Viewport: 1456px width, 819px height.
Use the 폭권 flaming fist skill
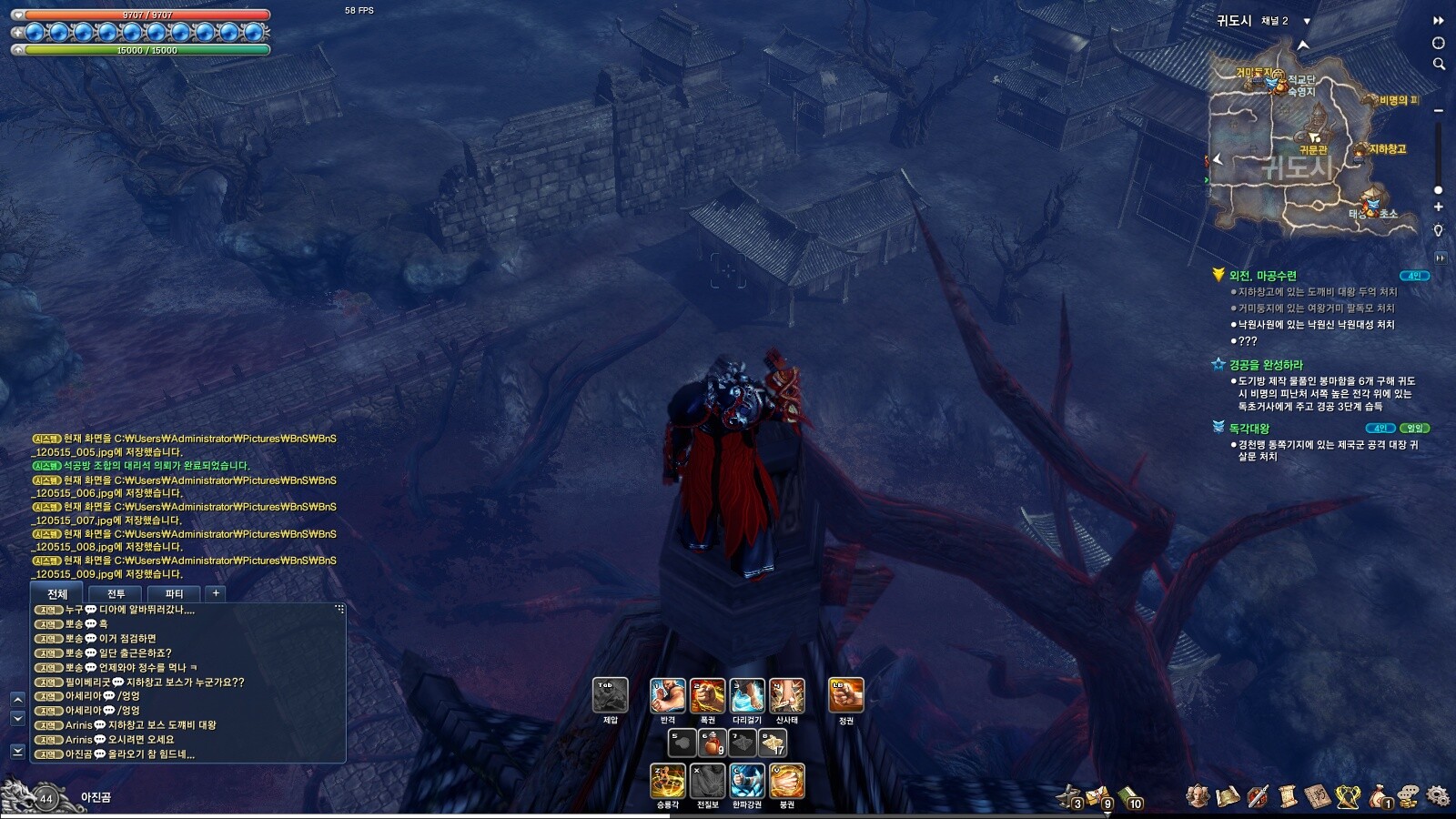click(x=707, y=696)
